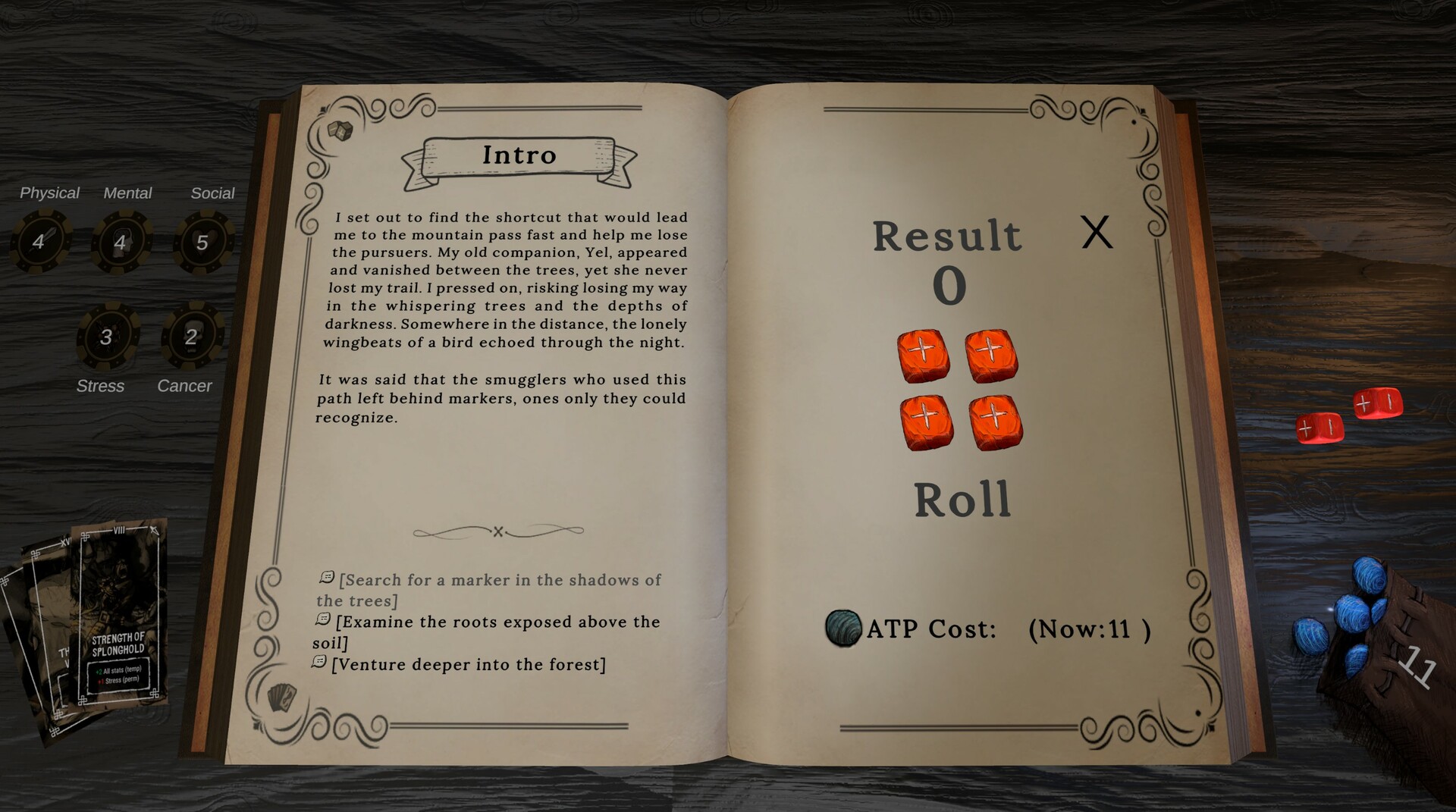The width and height of the screenshot is (1456, 812).
Task: Click the Mental stat chip with head icon
Action: click(x=121, y=241)
